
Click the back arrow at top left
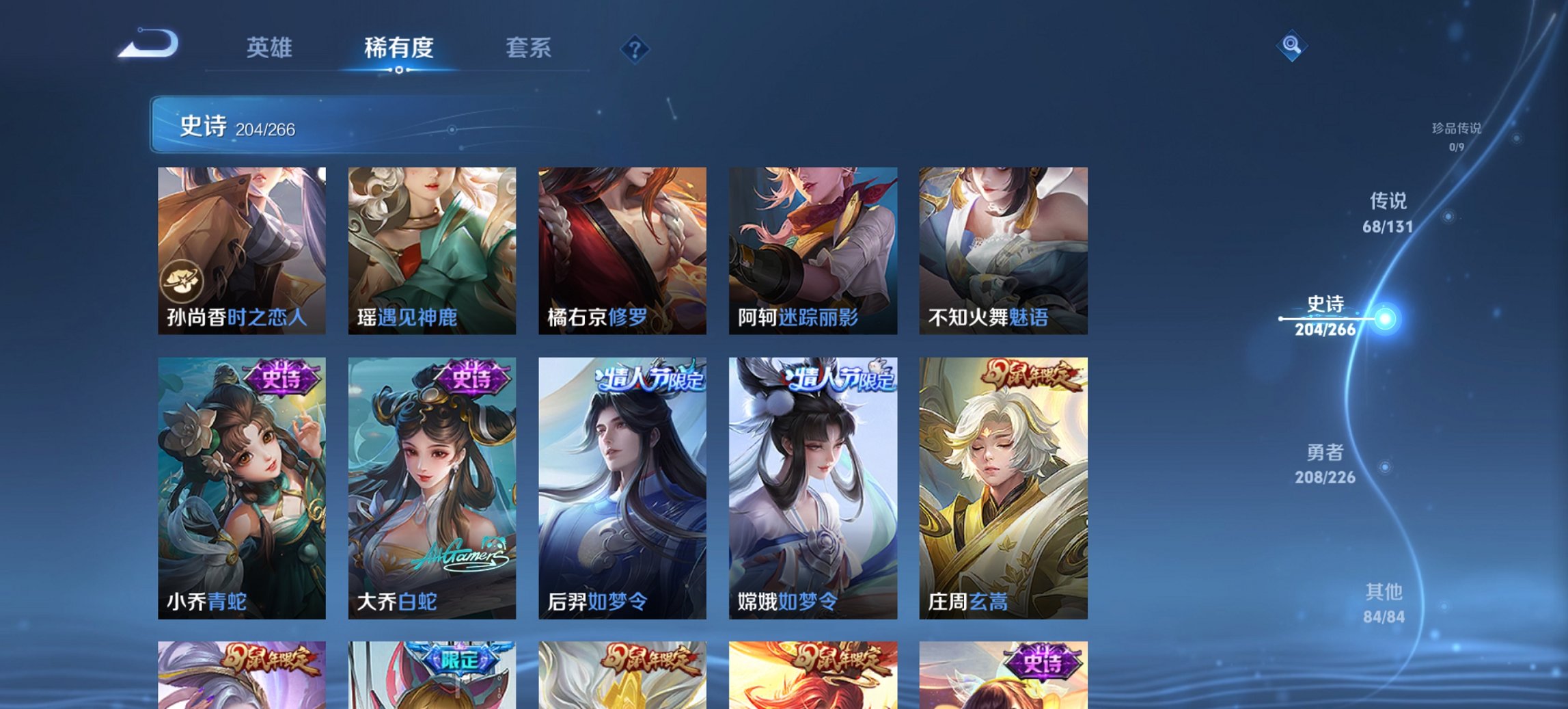tap(147, 44)
